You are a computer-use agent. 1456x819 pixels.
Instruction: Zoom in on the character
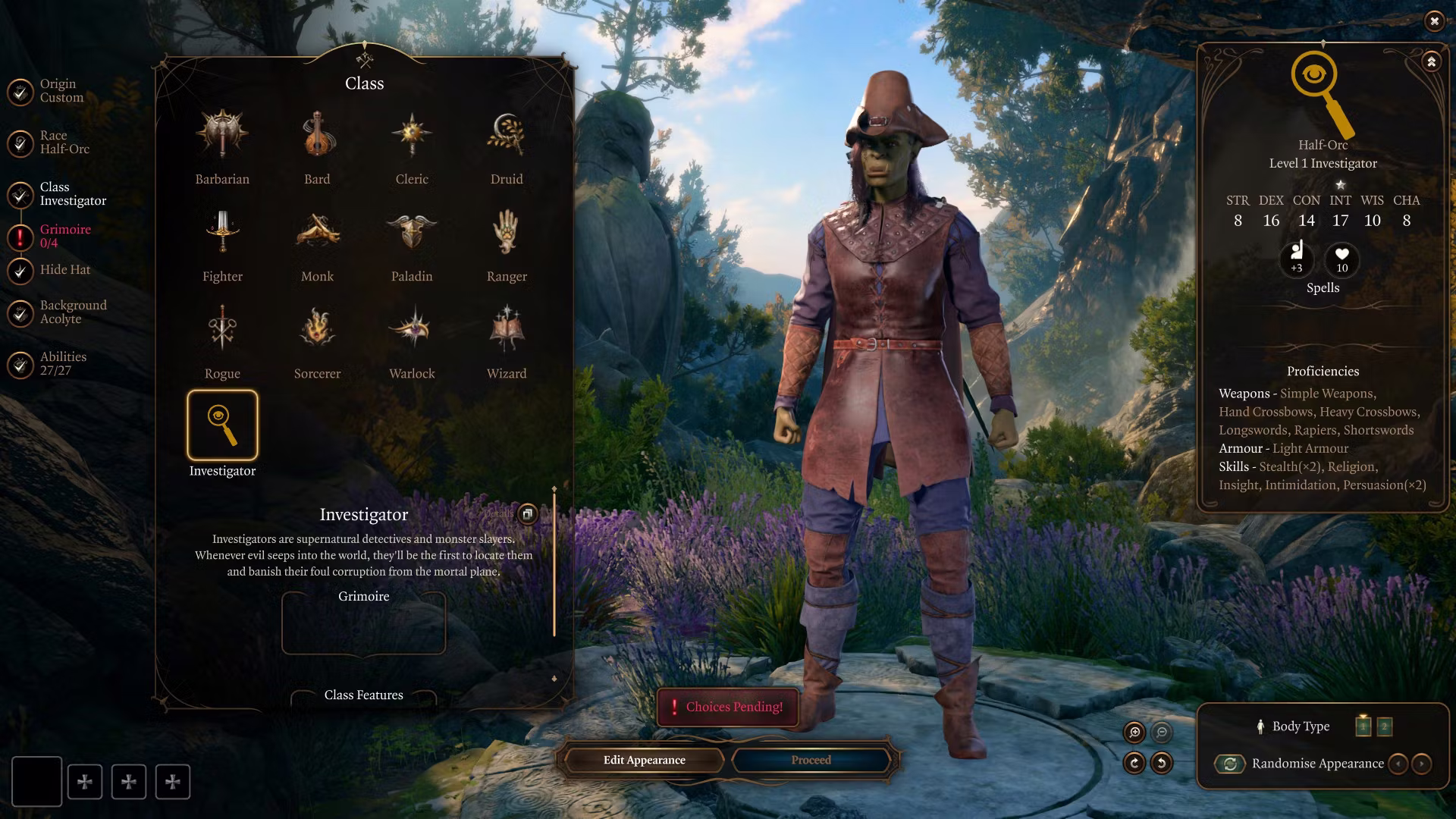pyautogui.click(x=1134, y=732)
